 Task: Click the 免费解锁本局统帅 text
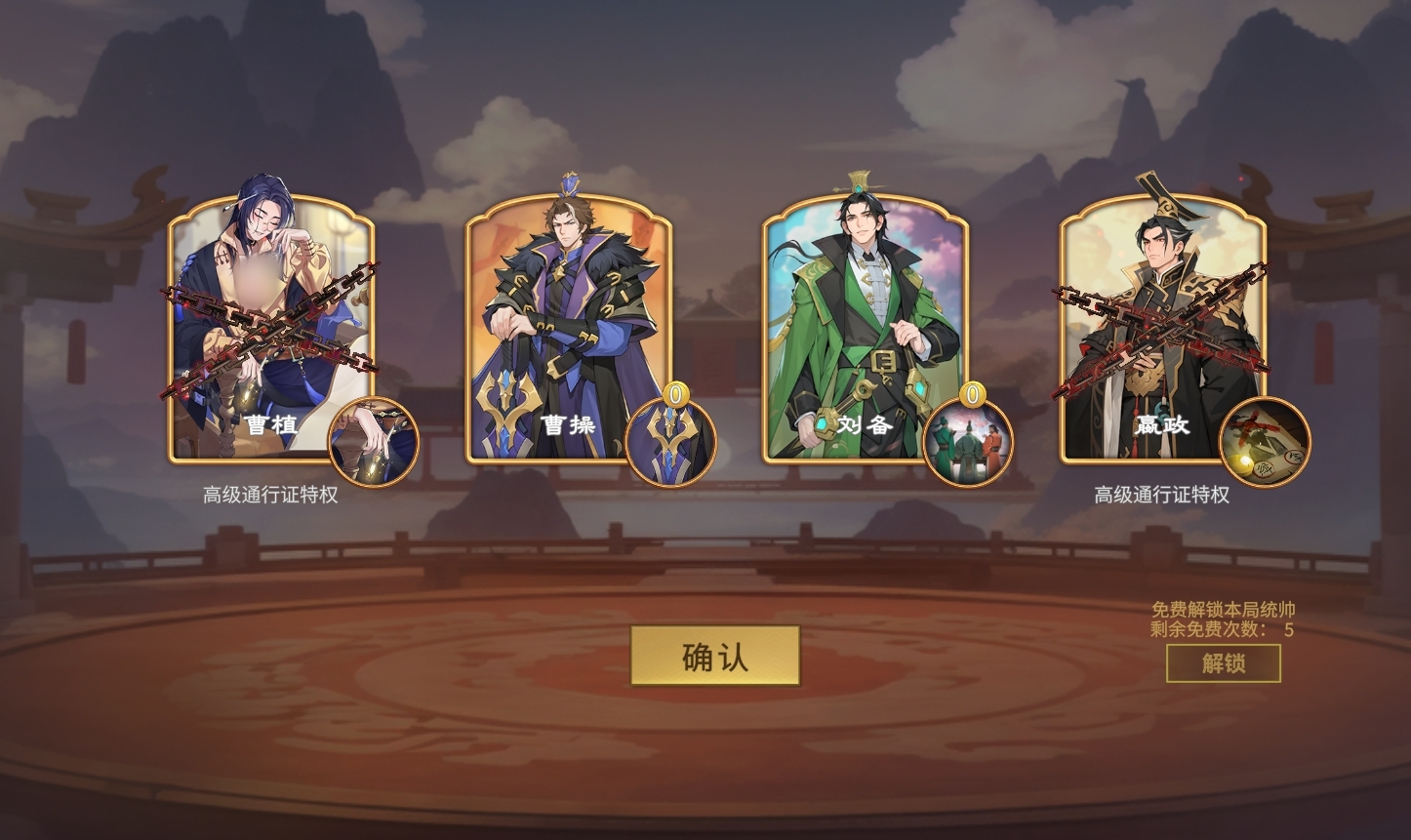point(1223,610)
